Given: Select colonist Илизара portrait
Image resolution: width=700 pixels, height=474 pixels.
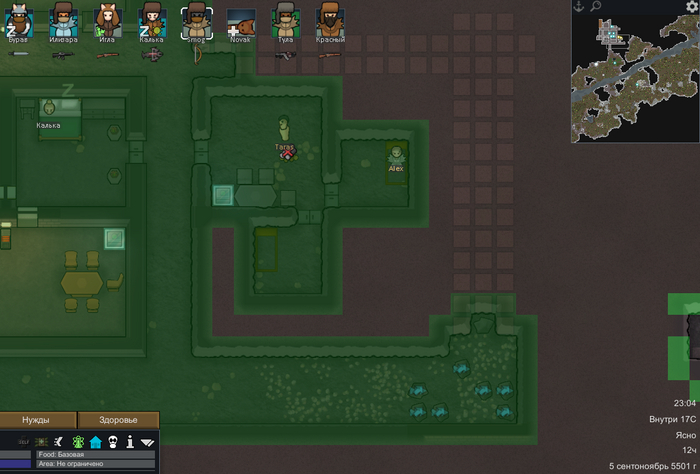Looking at the screenshot, I should (x=63, y=20).
